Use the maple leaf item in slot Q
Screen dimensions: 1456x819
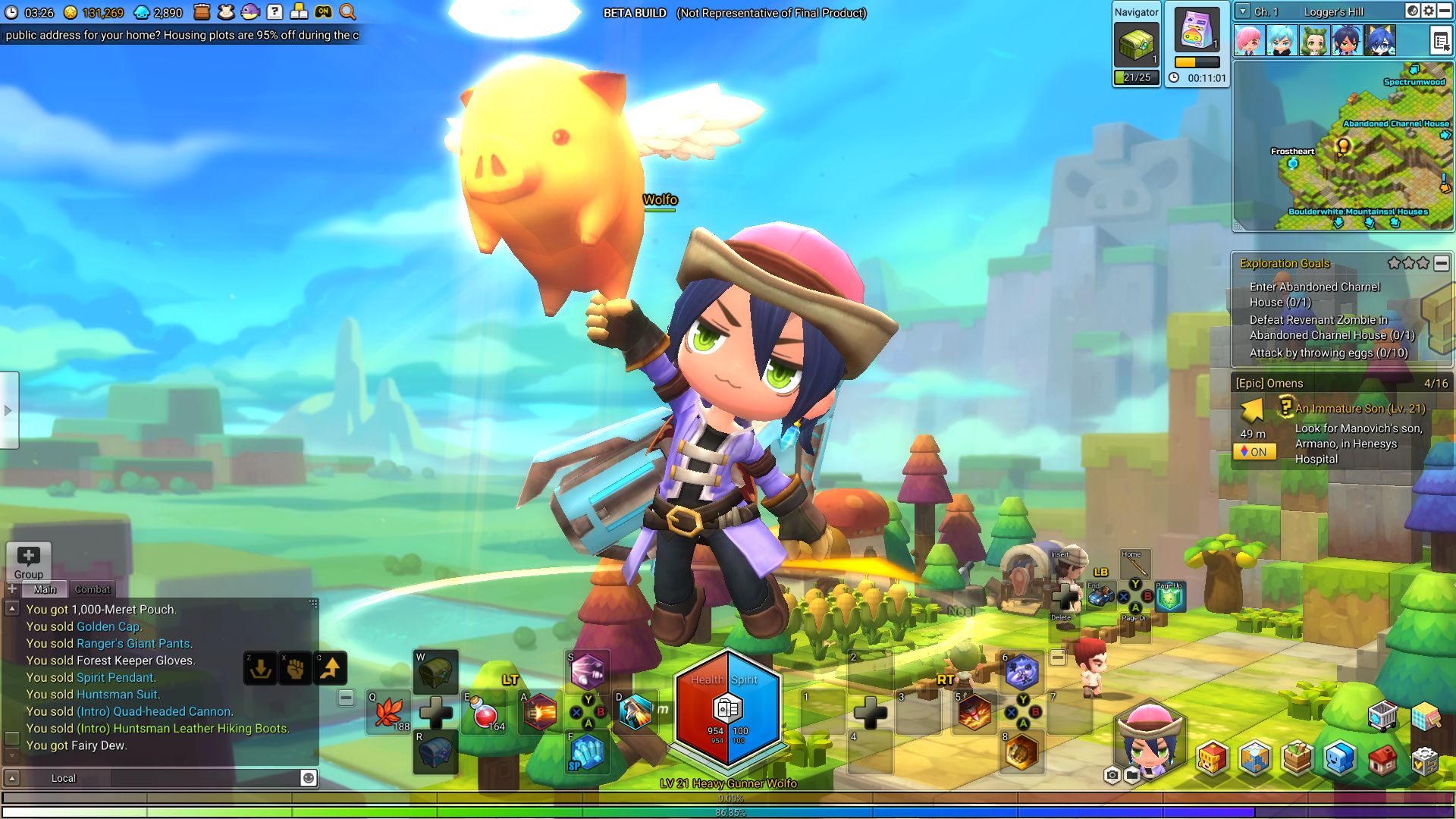click(389, 713)
